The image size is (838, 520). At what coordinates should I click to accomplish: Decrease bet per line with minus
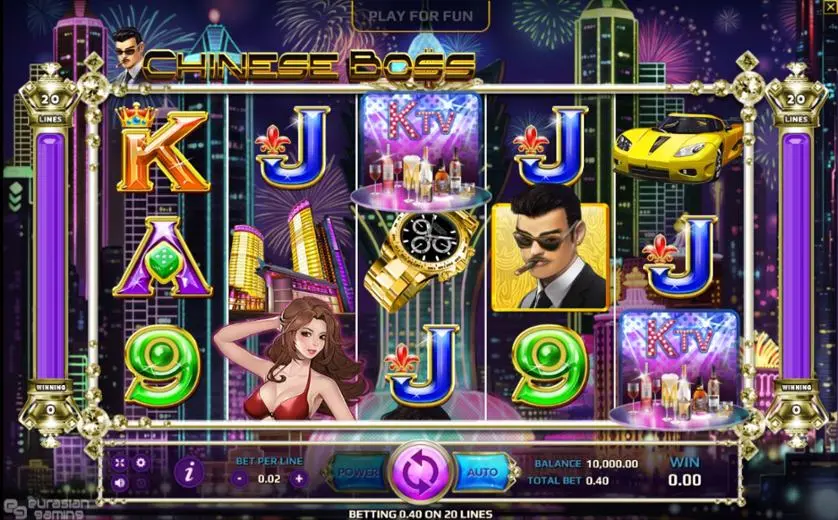240,478
